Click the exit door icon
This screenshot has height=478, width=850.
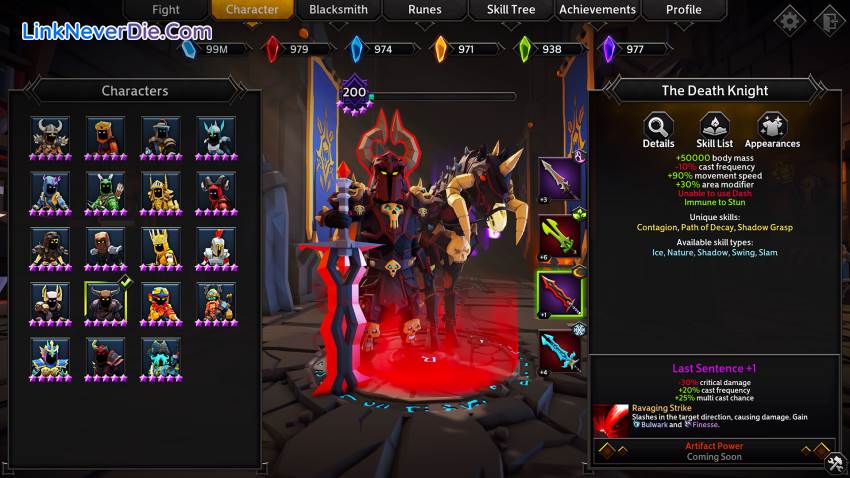(x=829, y=20)
